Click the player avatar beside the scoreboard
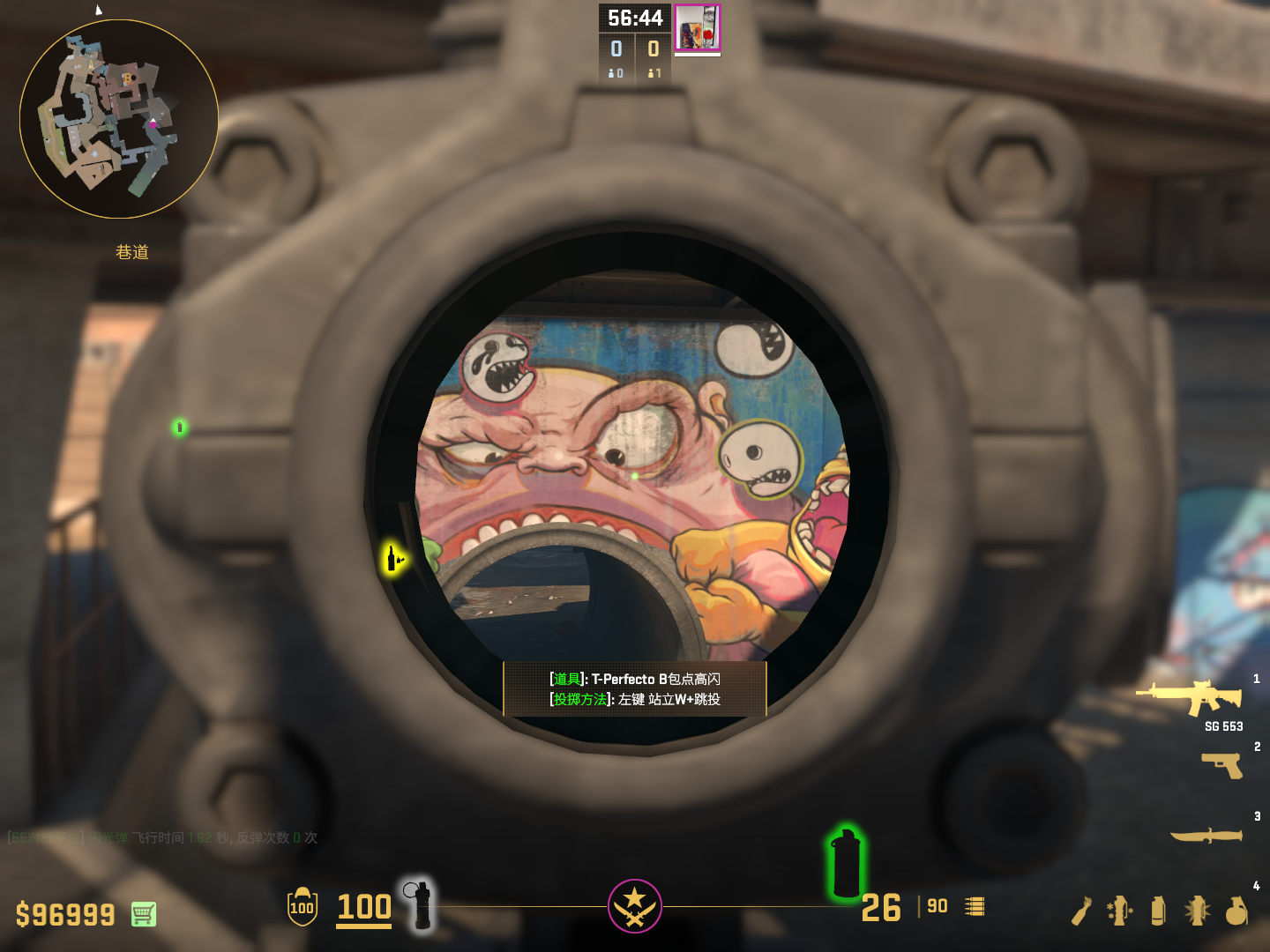The width and height of the screenshot is (1270, 952). coord(698,27)
